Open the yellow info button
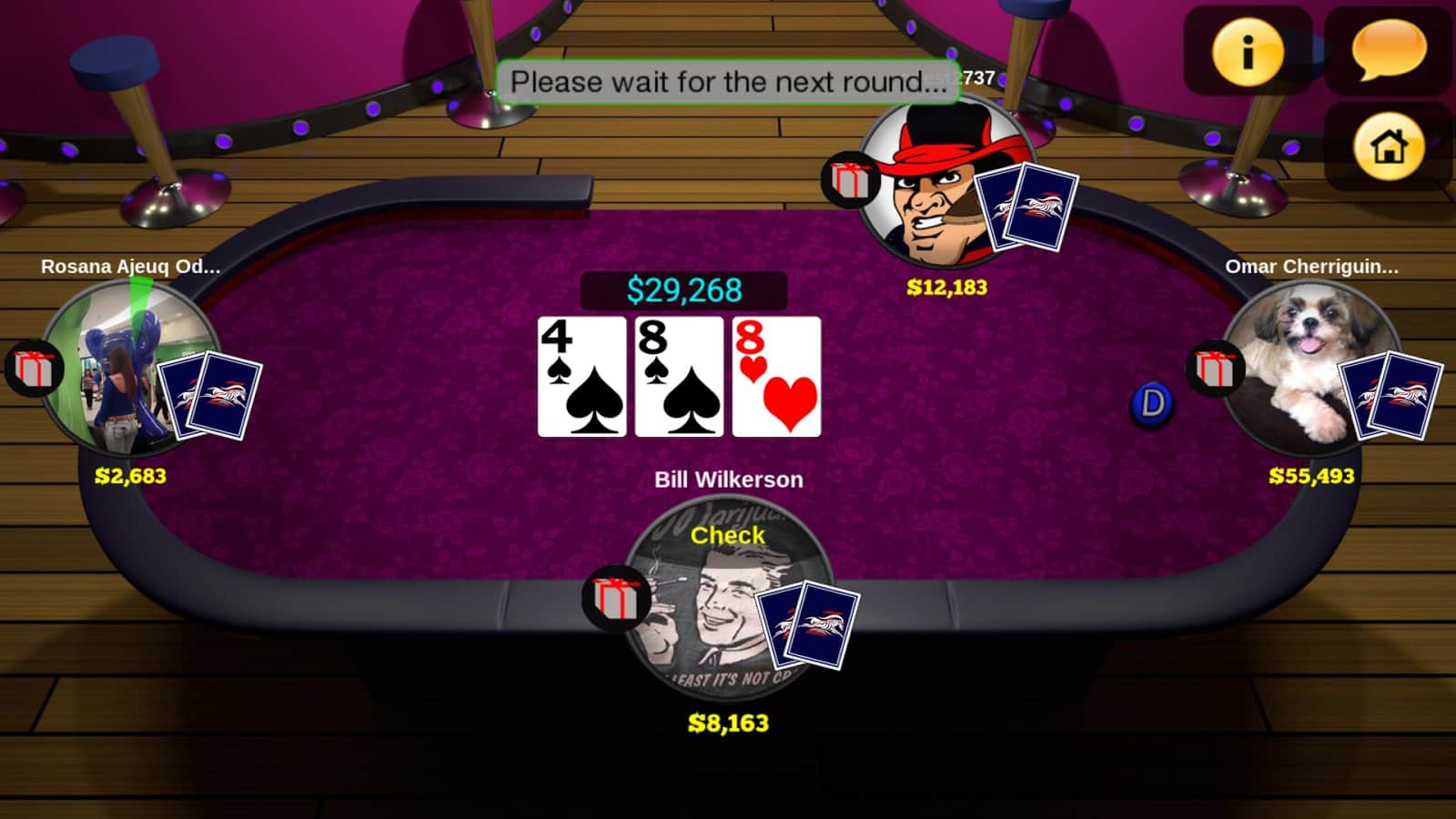Image resolution: width=1456 pixels, height=819 pixels. coord(1247,52)
